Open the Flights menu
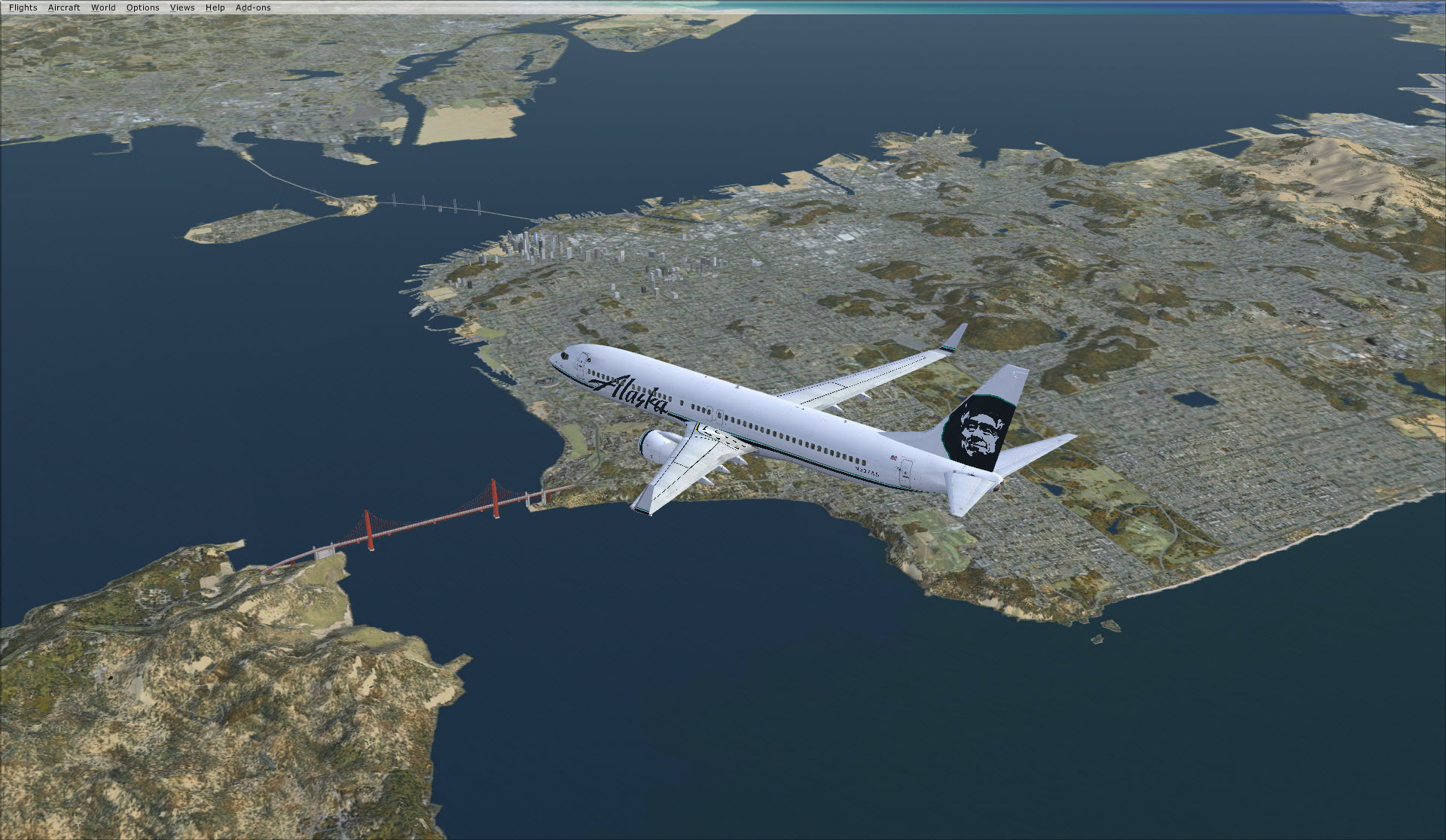Image resolution: width=1446 pixels, height=840 pixels. pos(23,8)
